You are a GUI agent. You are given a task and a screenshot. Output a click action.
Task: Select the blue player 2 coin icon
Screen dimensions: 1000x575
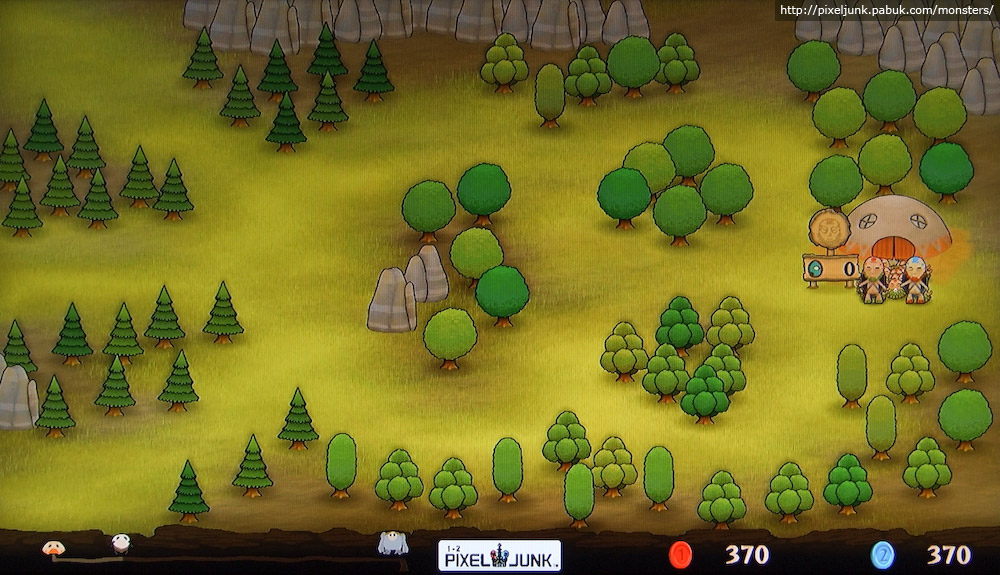coord(882,554)
